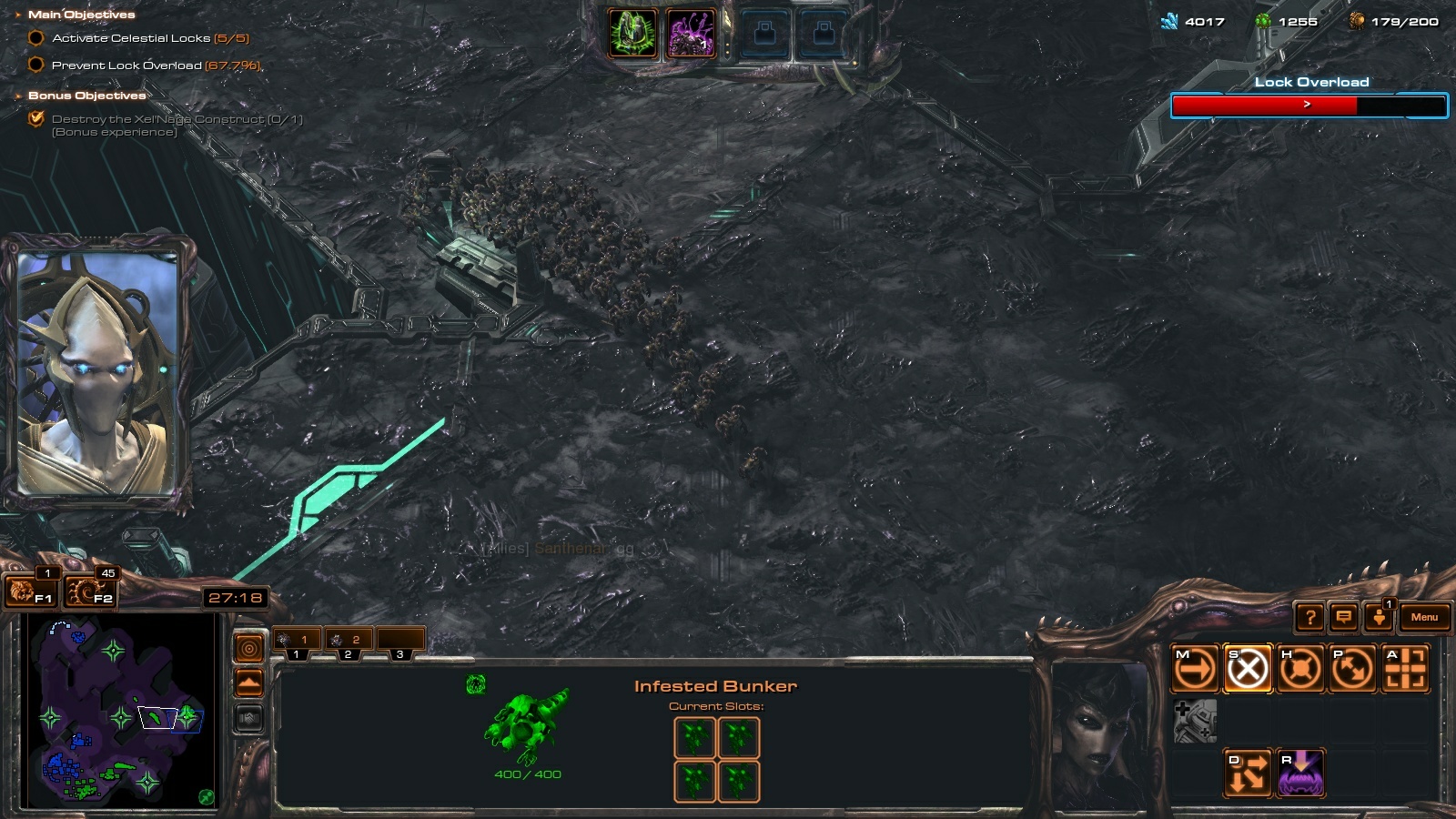1456x819 pixels.
Task: Select the Hold Position command
Action: pyautogui.click(x=1300, y=670)
